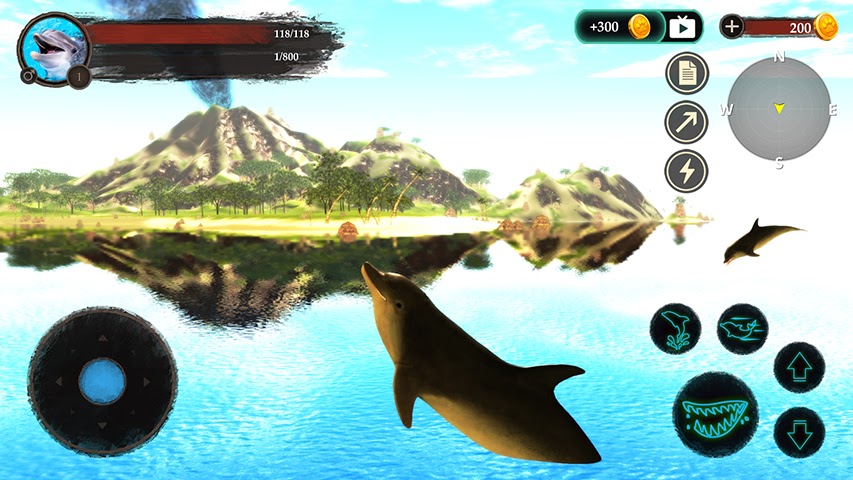Select the diagonal arrow button

(x=687, y=122)
